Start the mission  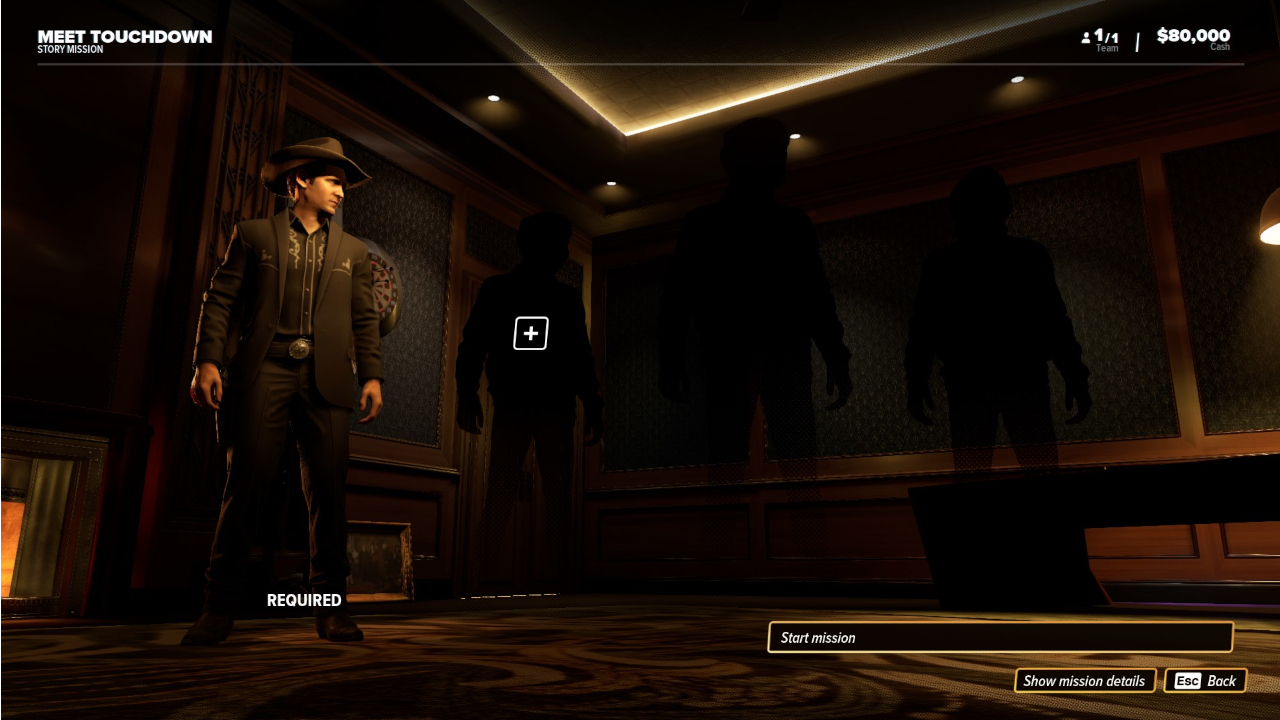click(x=999, y=637)
